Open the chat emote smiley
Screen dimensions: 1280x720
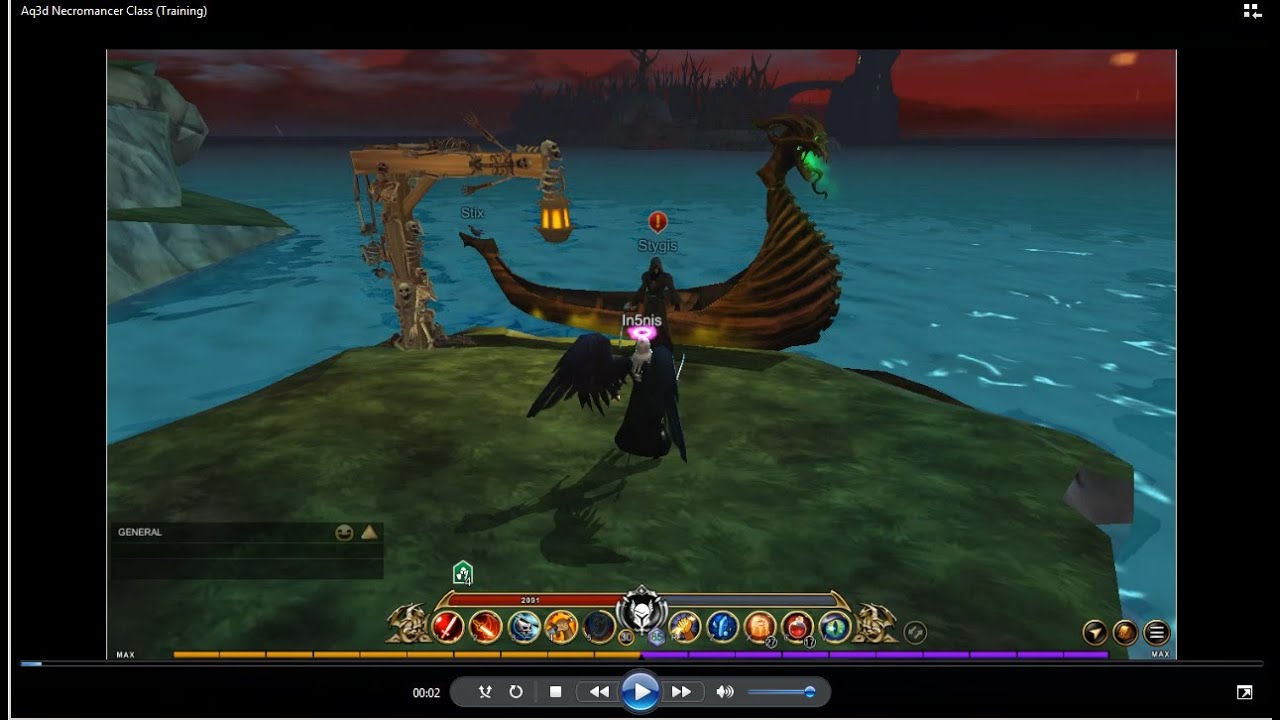tap(344, 533)
